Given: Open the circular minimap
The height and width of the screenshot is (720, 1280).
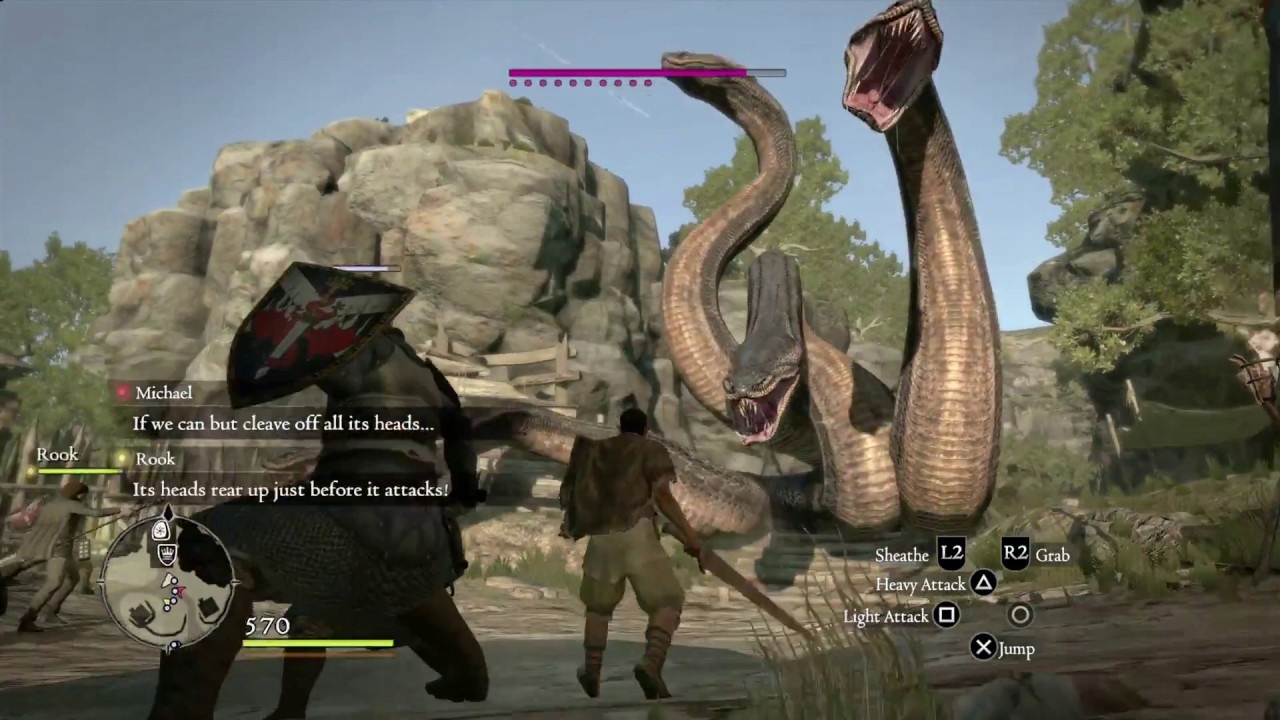Looking at the screenshot, I should pyautogui.click(x=170, y=580).
